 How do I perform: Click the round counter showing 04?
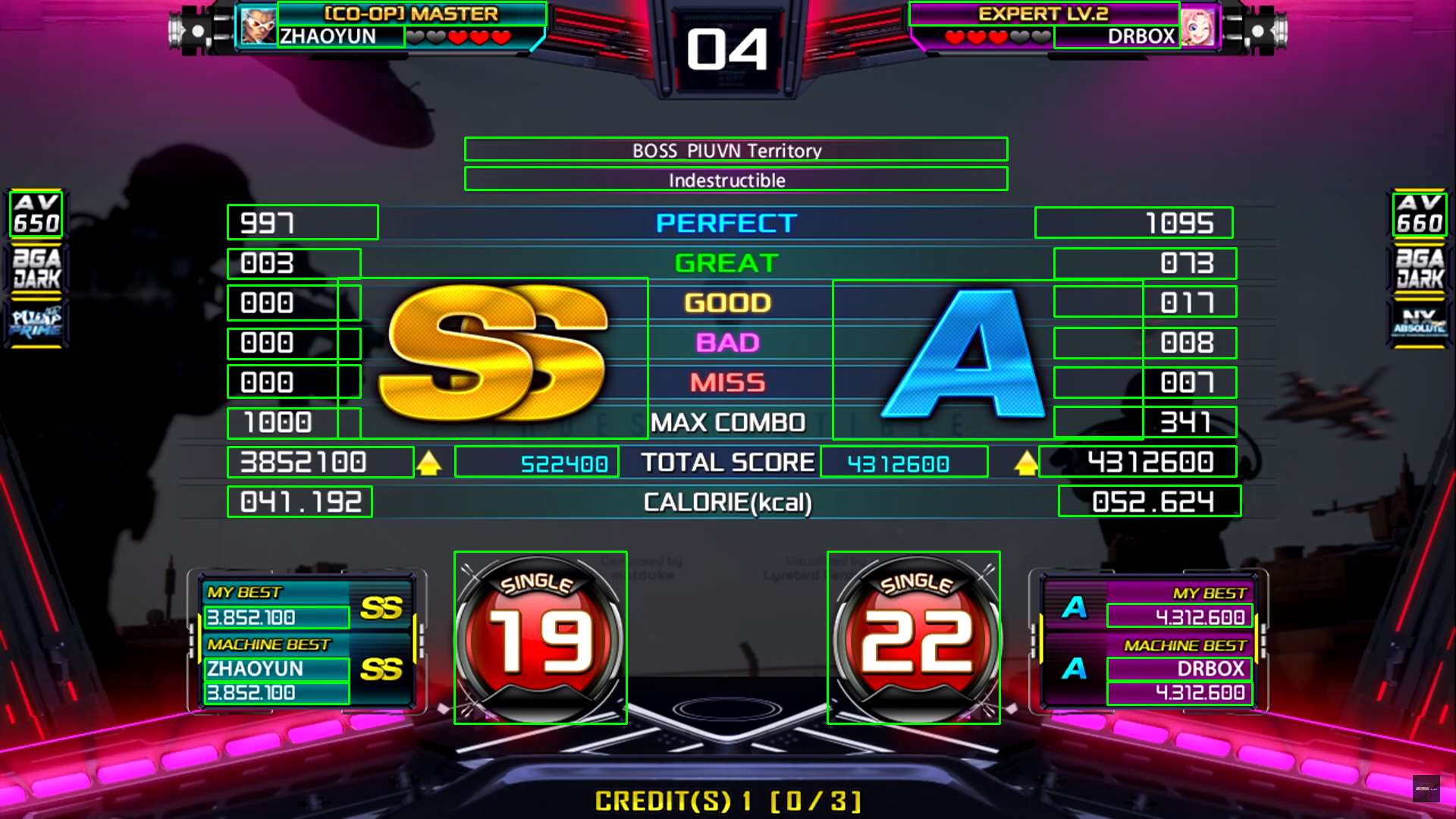(726, 49)
